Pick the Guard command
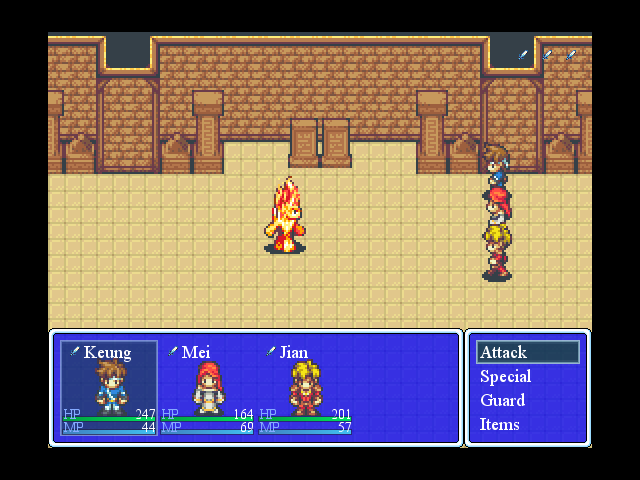The height and width of the screenshot is (480, 640). click(x=503, y=400)
